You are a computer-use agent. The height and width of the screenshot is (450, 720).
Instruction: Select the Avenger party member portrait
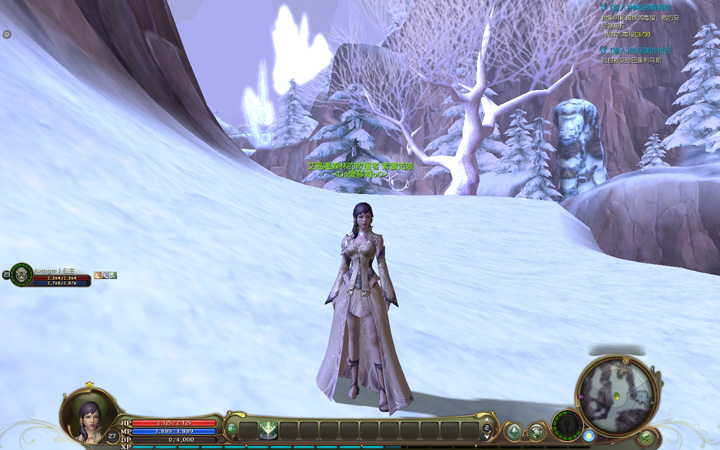[x=20, y=274]
